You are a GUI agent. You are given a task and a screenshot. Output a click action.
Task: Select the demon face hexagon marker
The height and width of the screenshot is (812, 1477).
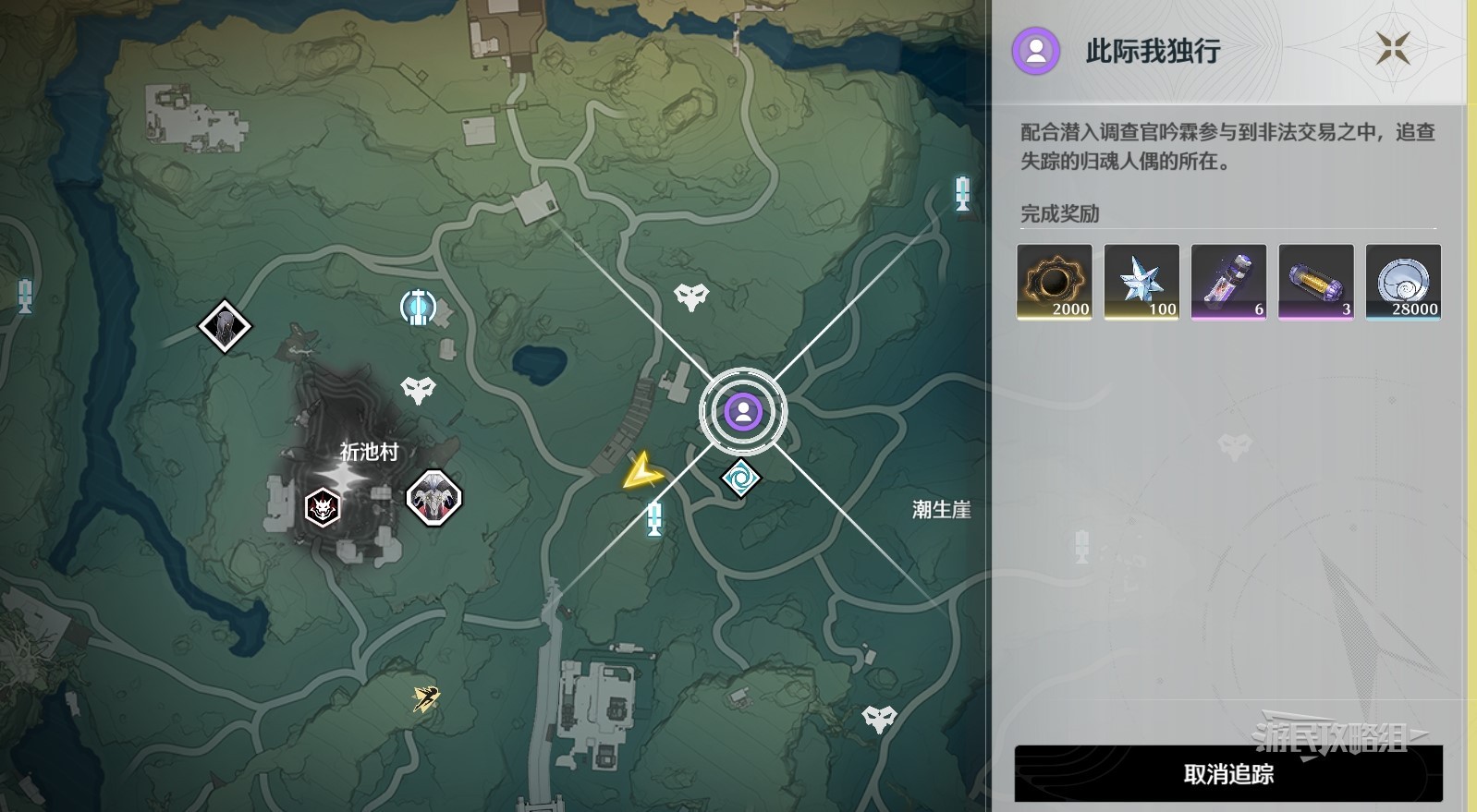click(323, 507)
